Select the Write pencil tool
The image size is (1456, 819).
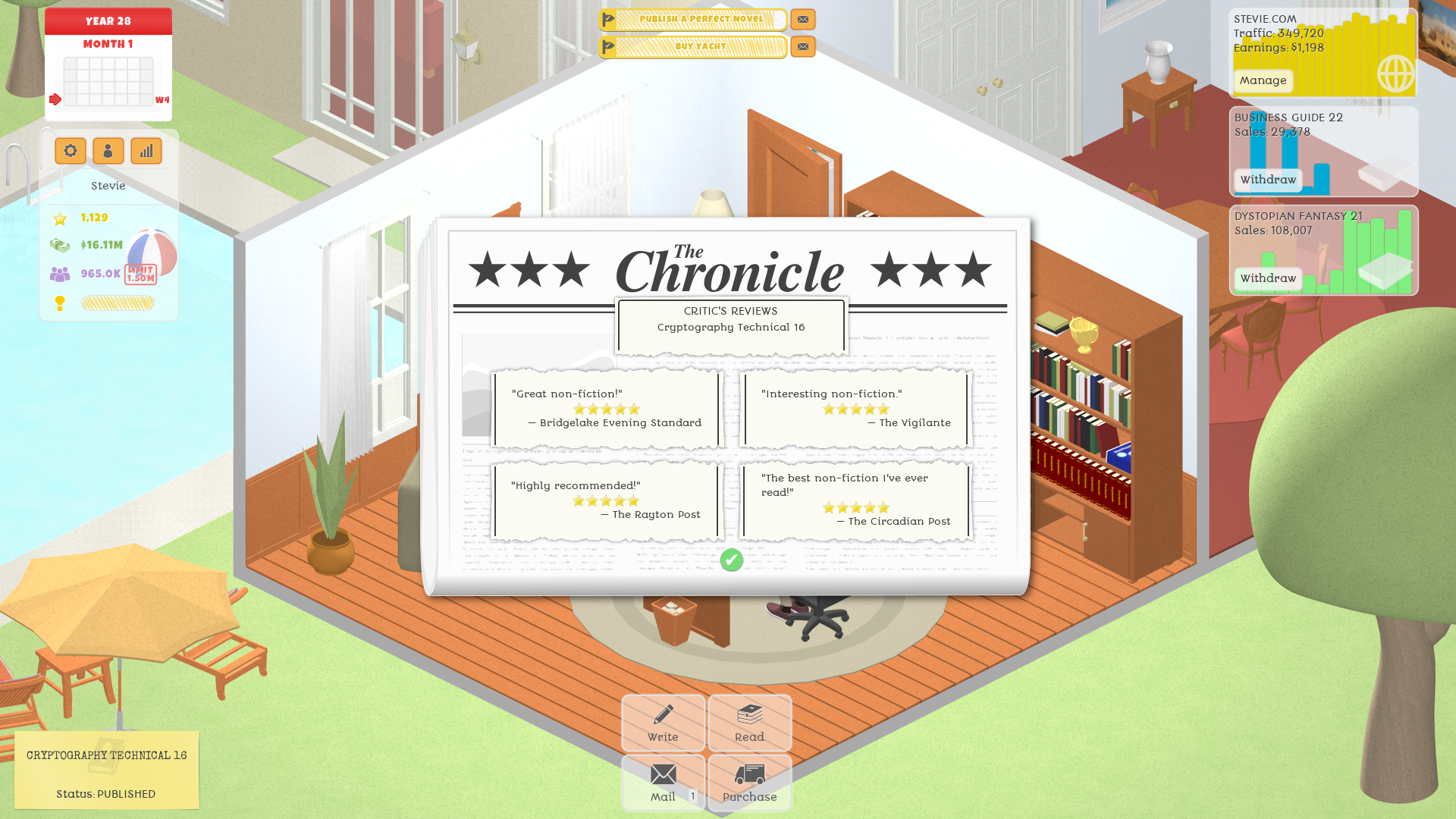[x=662, y=723]
